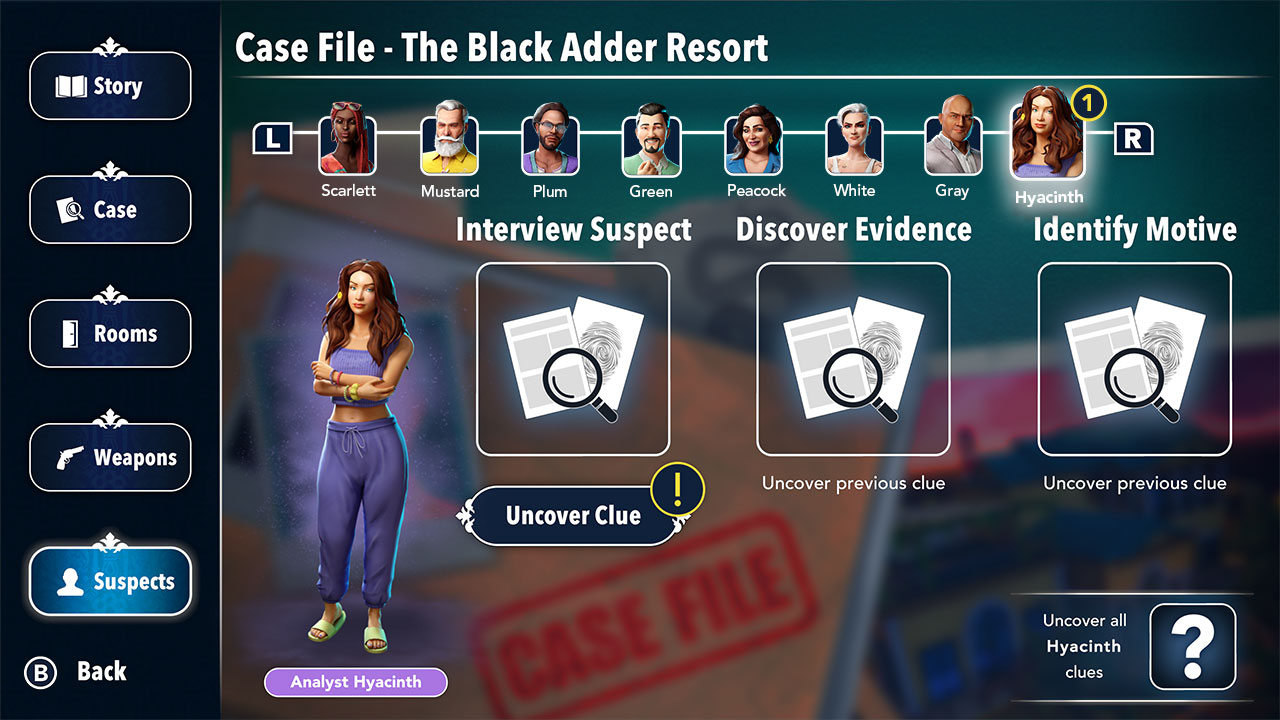Switch to the Story section
This screenshot has height=720, width=1280.
pyautogui.click(x=110, y=85)
